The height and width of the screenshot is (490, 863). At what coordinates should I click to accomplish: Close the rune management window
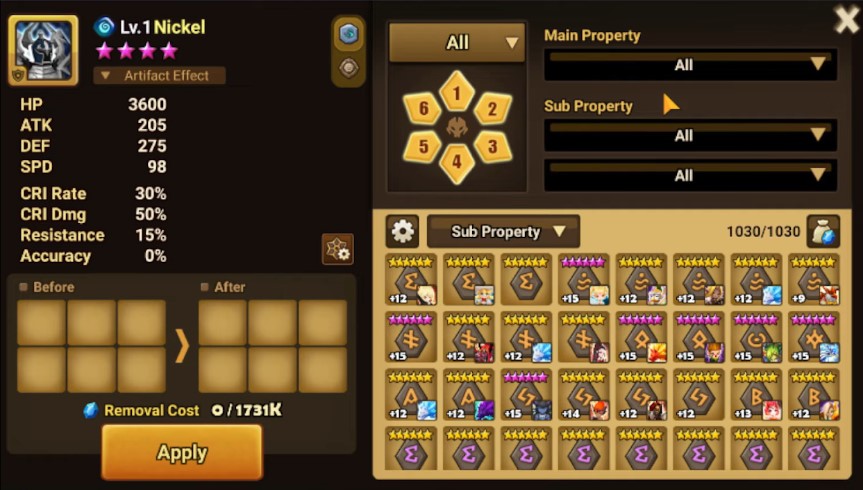click(x=846, y=19)
